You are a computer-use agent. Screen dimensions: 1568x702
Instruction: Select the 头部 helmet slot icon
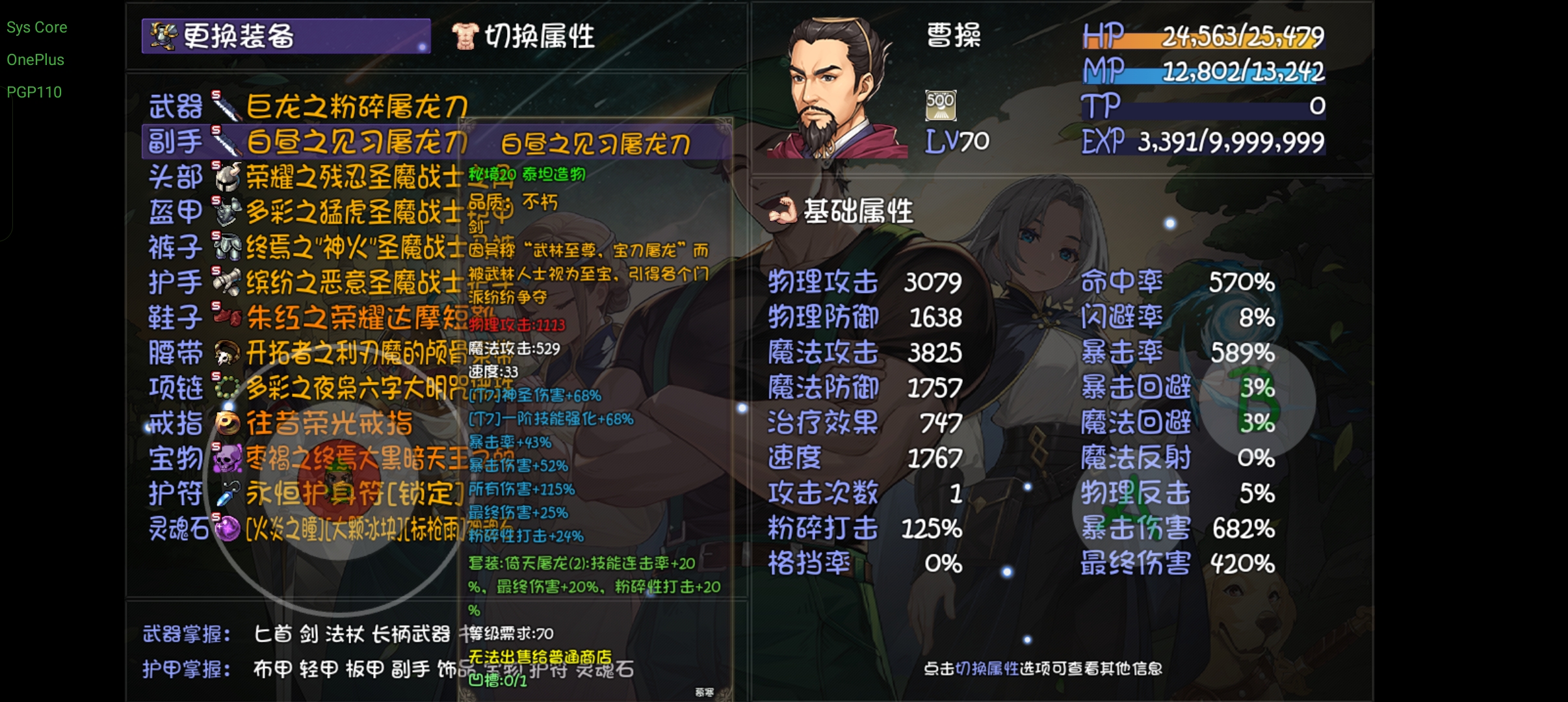pyautogui.click(x=226, y=175)
